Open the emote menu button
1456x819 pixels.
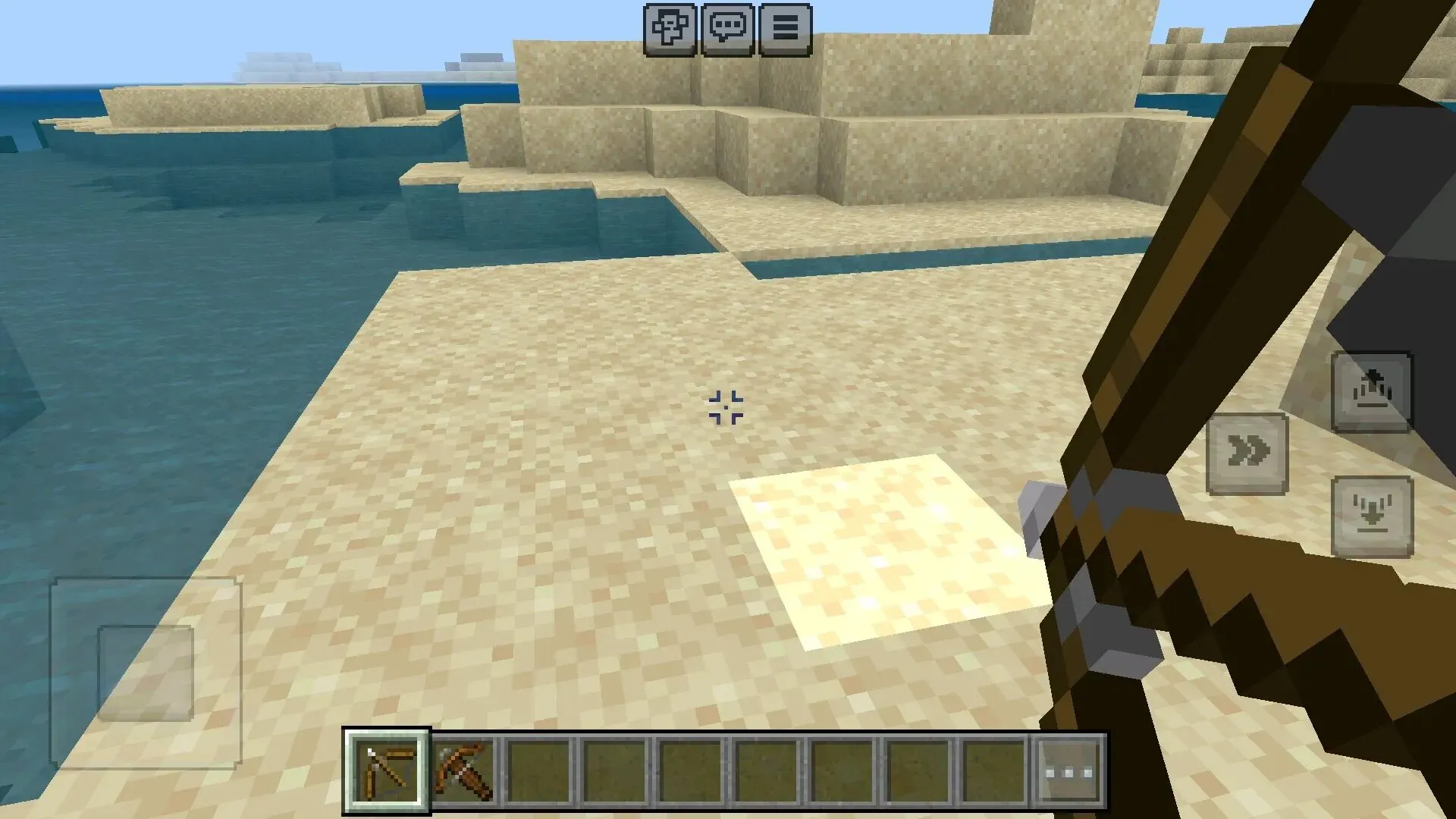click(x=670, y=30)
